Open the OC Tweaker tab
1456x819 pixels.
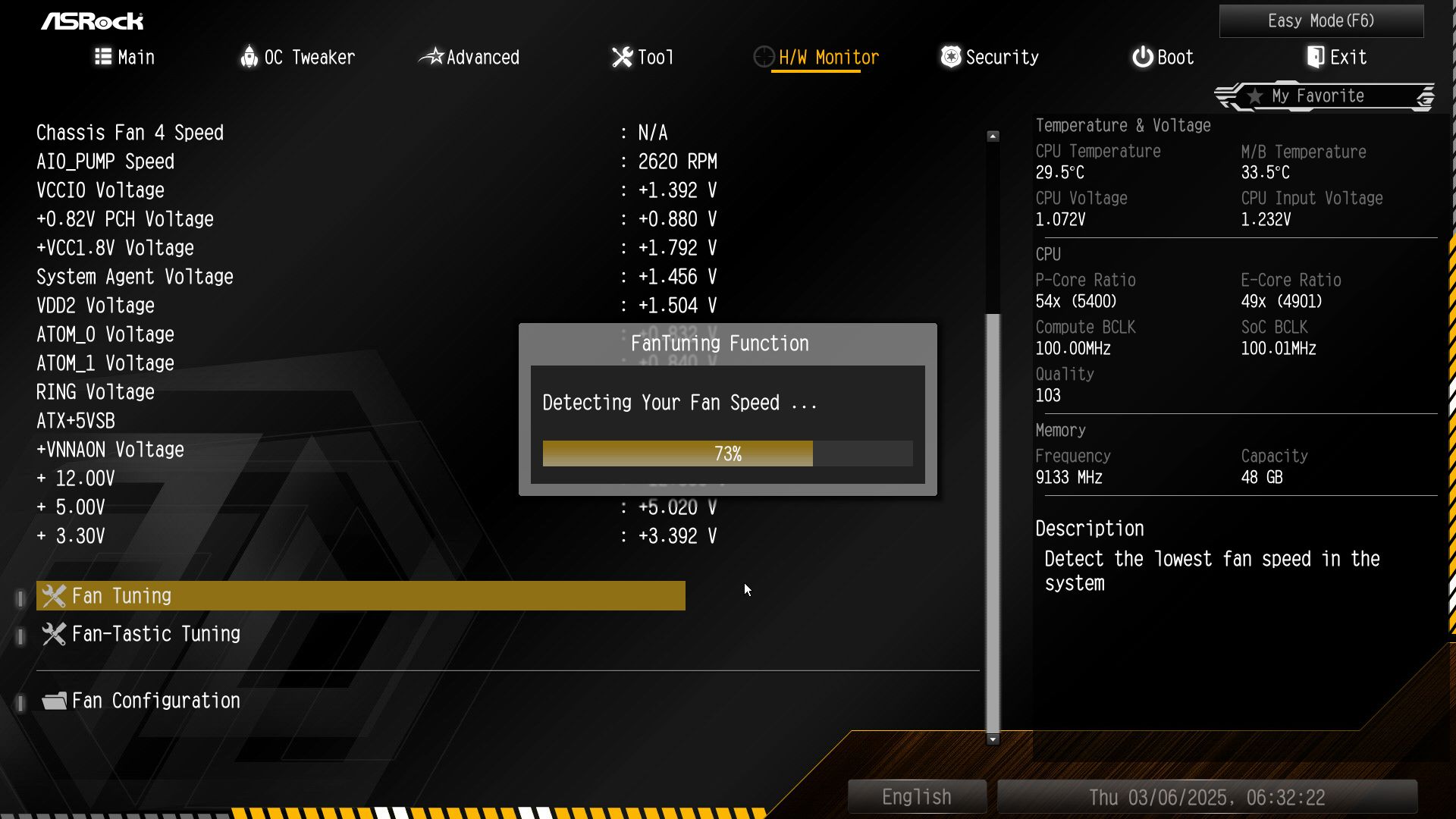click(297, 58)
